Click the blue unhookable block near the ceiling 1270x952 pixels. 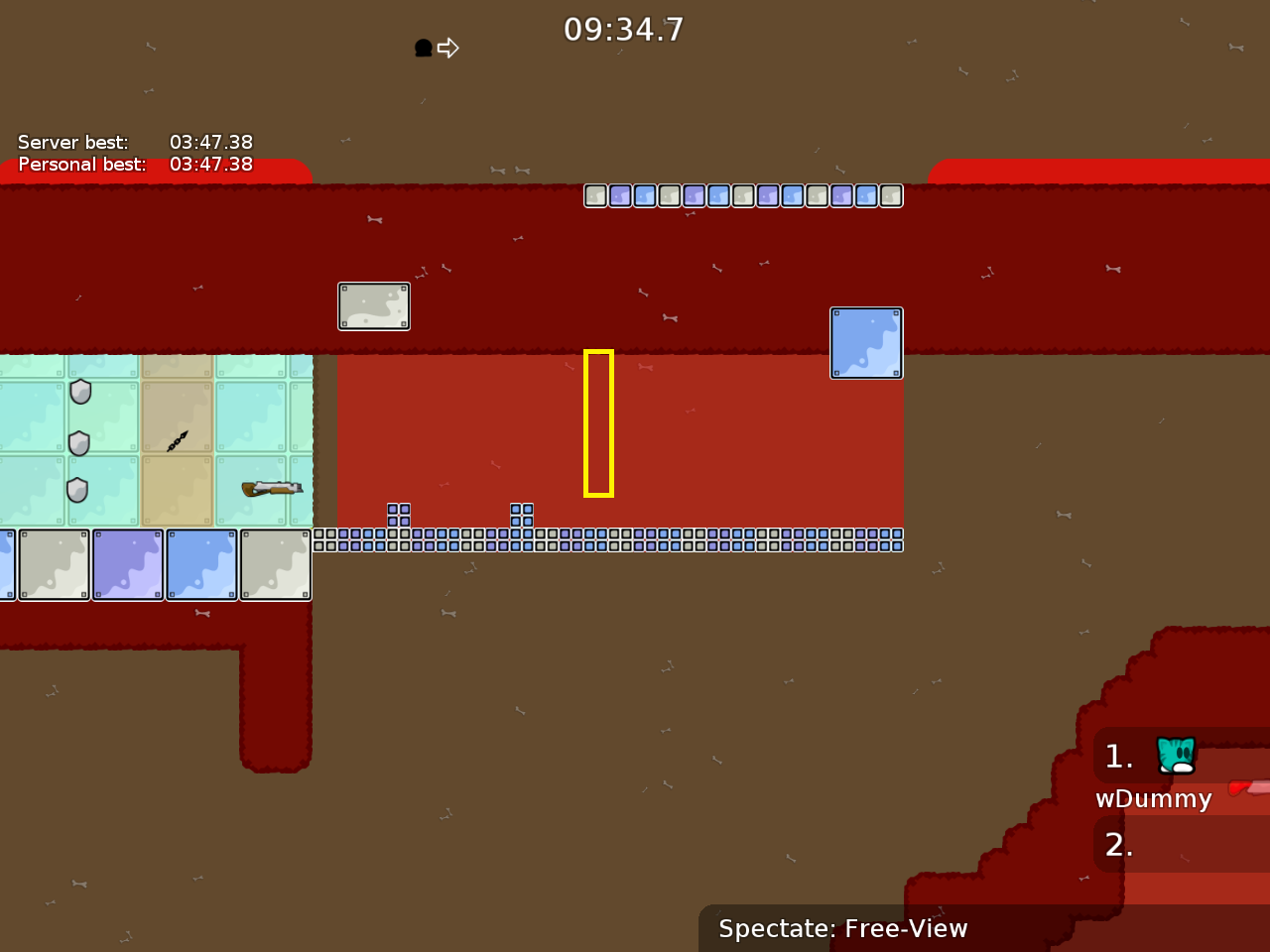[866, 343]
